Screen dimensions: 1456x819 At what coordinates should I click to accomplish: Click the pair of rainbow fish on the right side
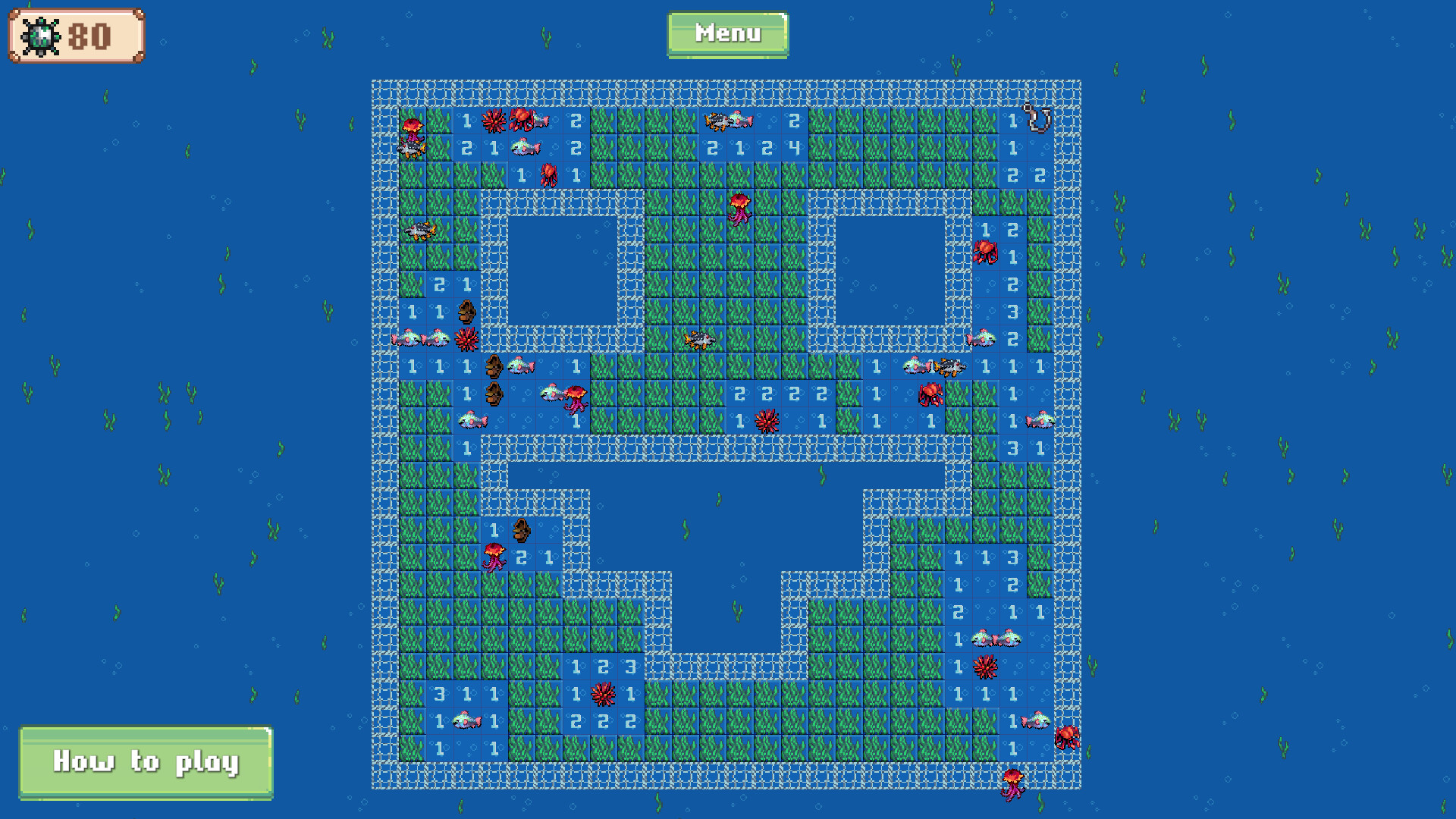997,637
